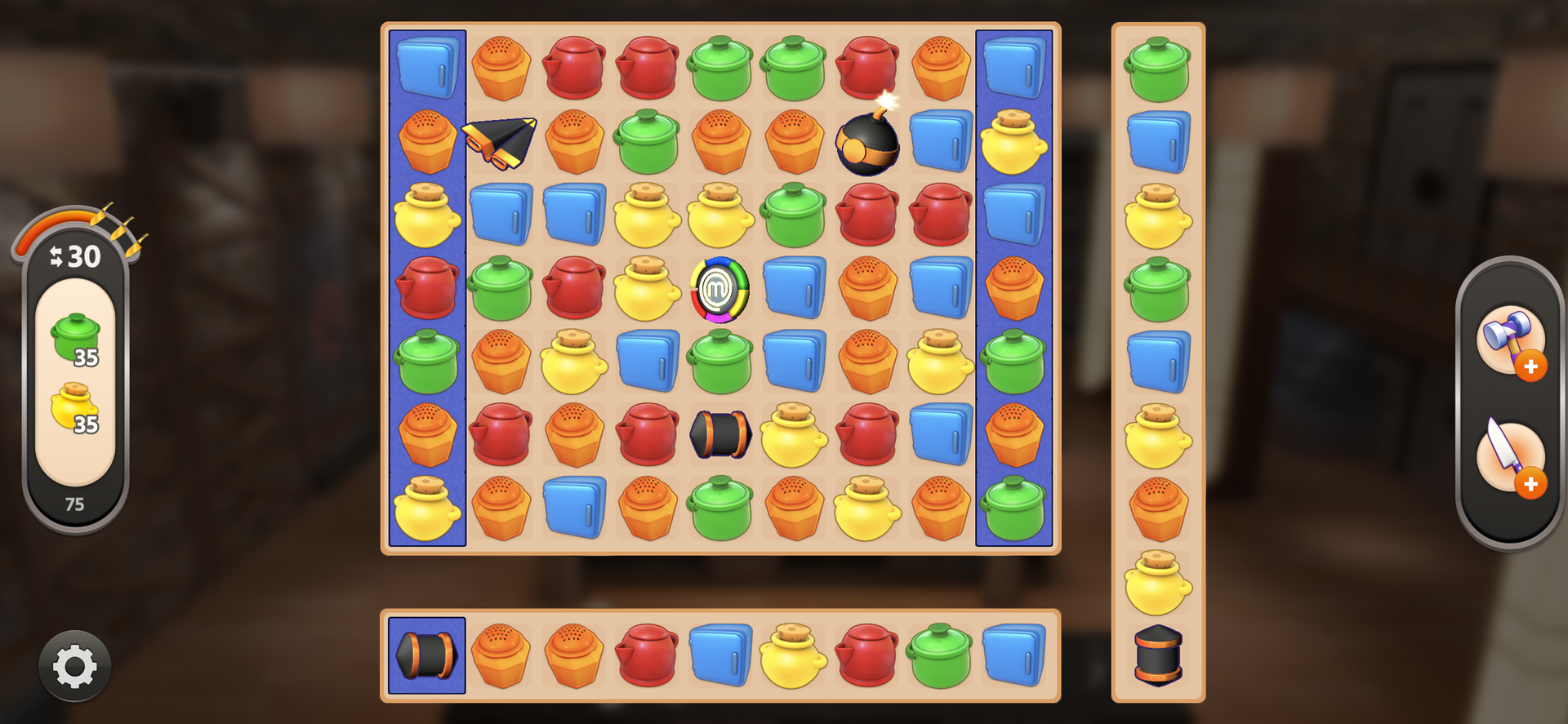Activate the knife booster

tap(1509, 457)
